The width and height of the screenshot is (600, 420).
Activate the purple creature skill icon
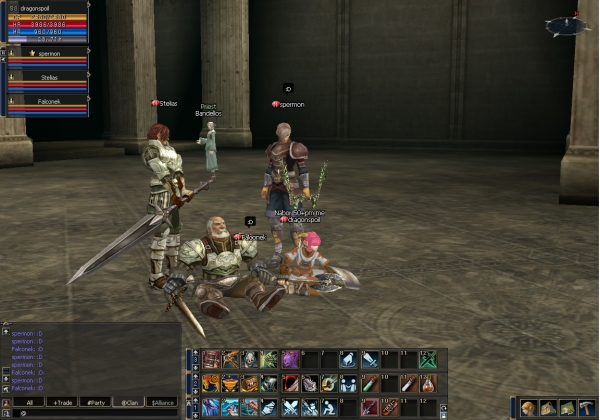click(x=290, y=359)
